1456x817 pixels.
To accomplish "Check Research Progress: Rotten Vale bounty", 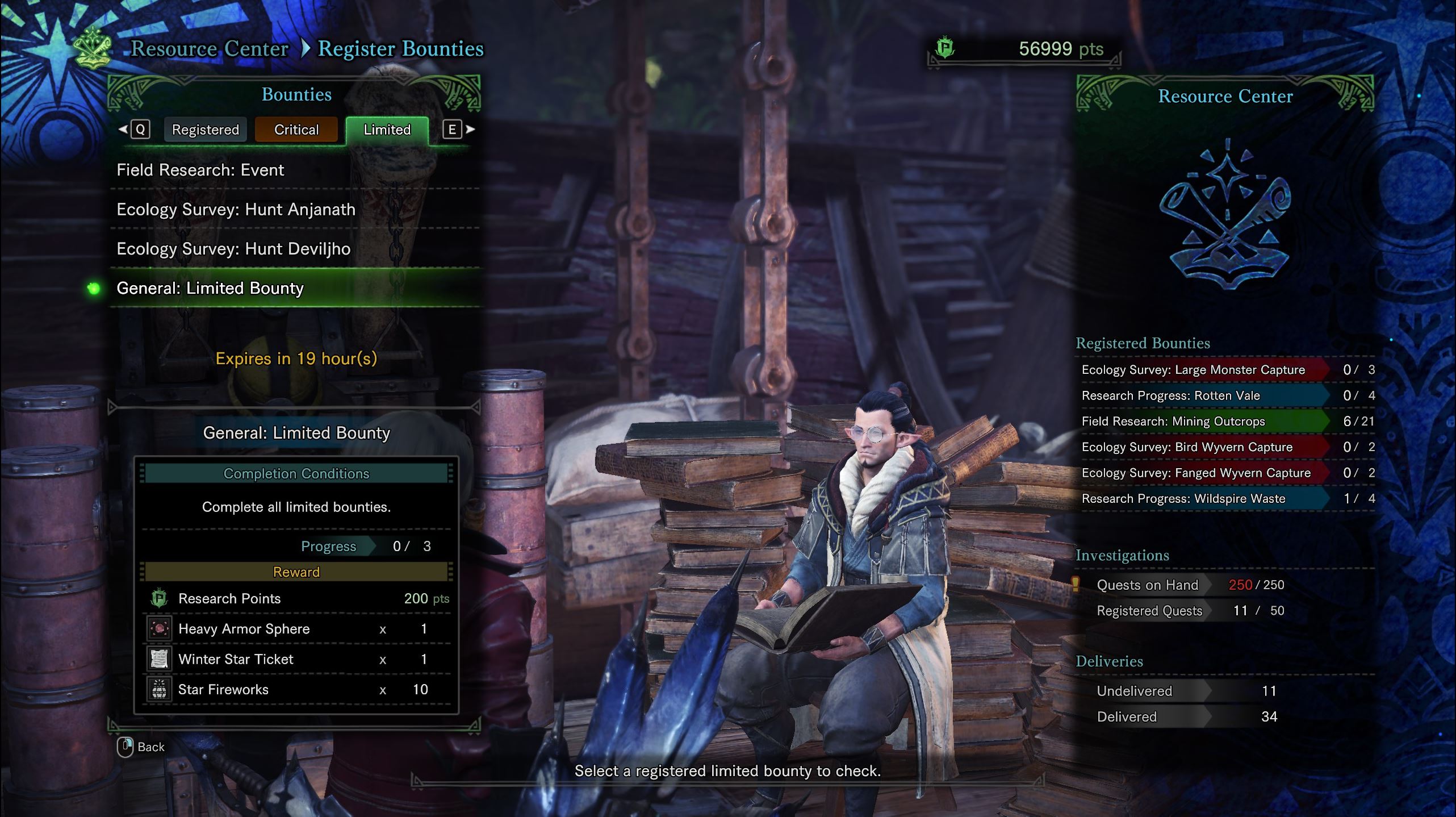I will [x=1170, y=395].
